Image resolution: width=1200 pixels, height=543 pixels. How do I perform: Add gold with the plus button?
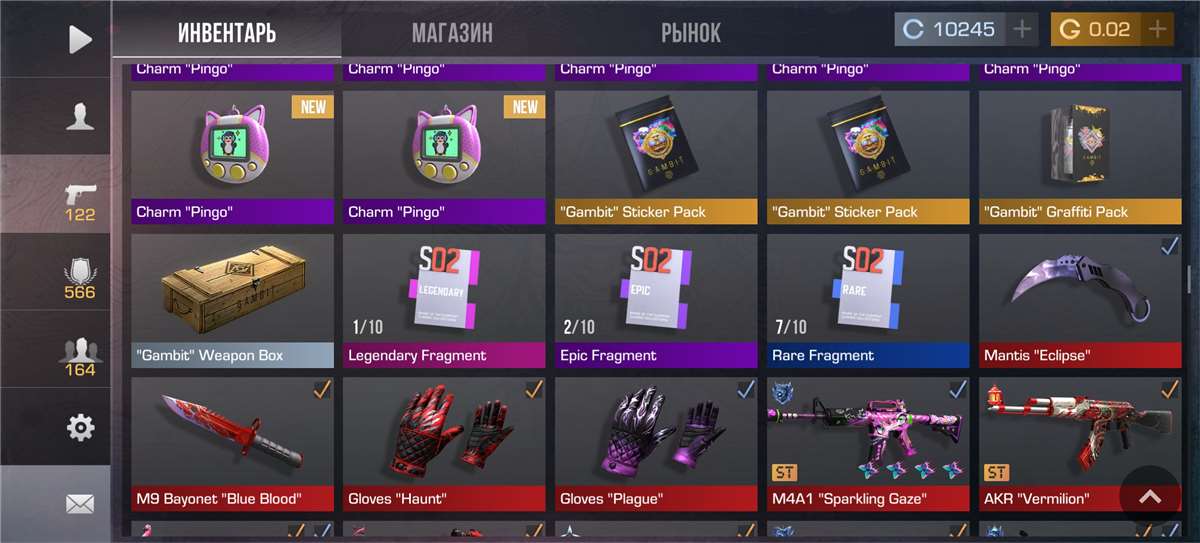(1158, 30)
